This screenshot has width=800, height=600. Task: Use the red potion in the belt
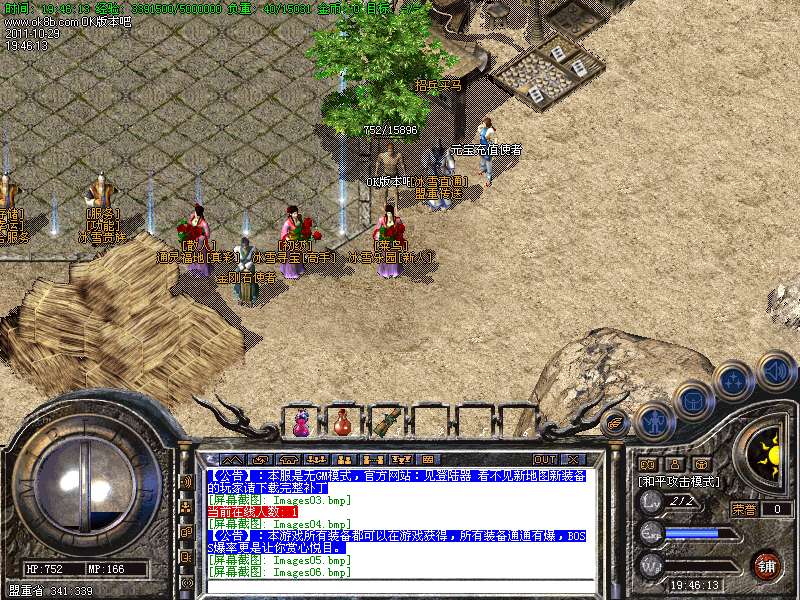tap(343, 423)
